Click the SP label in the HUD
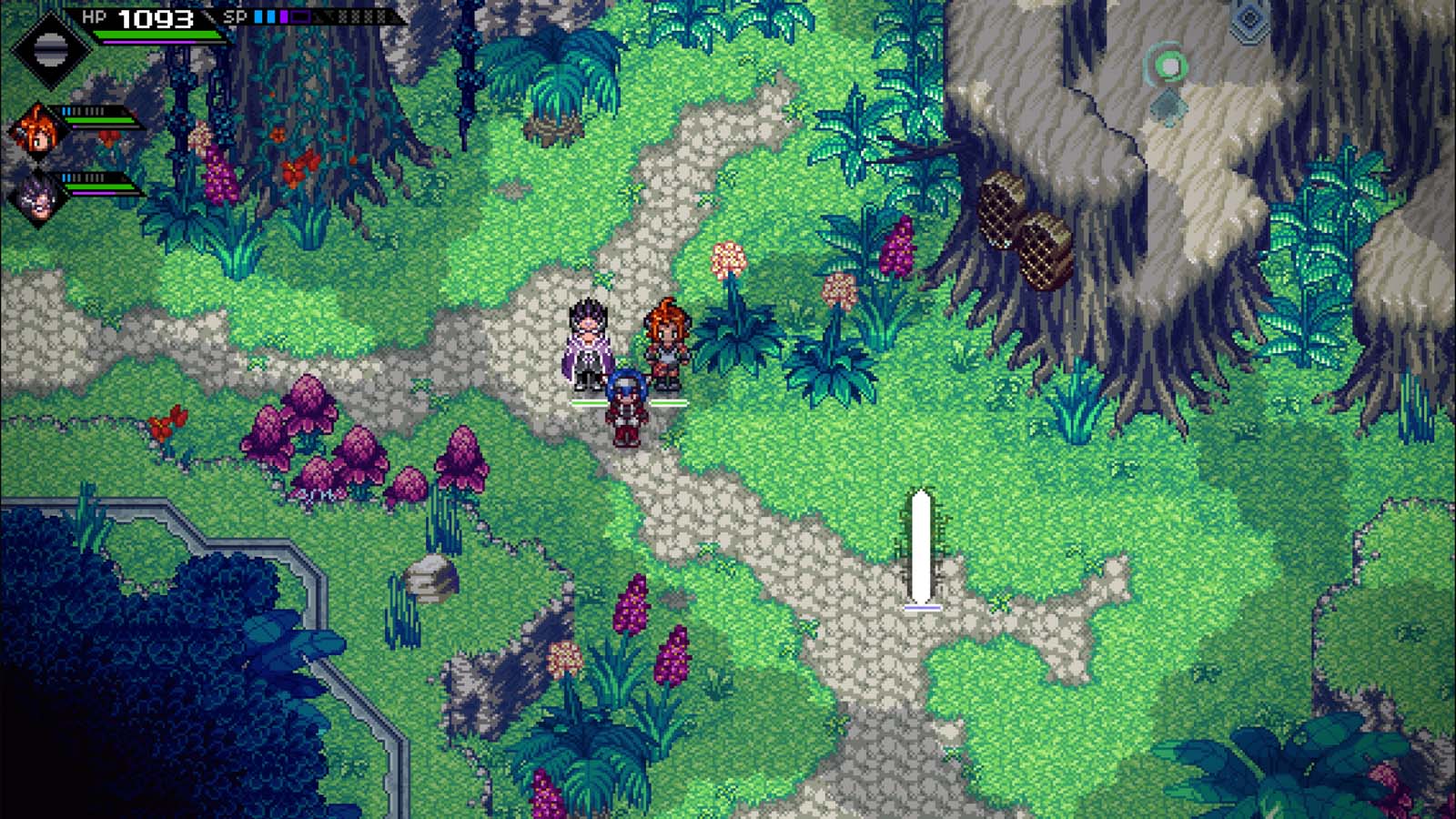This screenshot has width=1456, height=819. pyautogui.click(x=233, y=16)
